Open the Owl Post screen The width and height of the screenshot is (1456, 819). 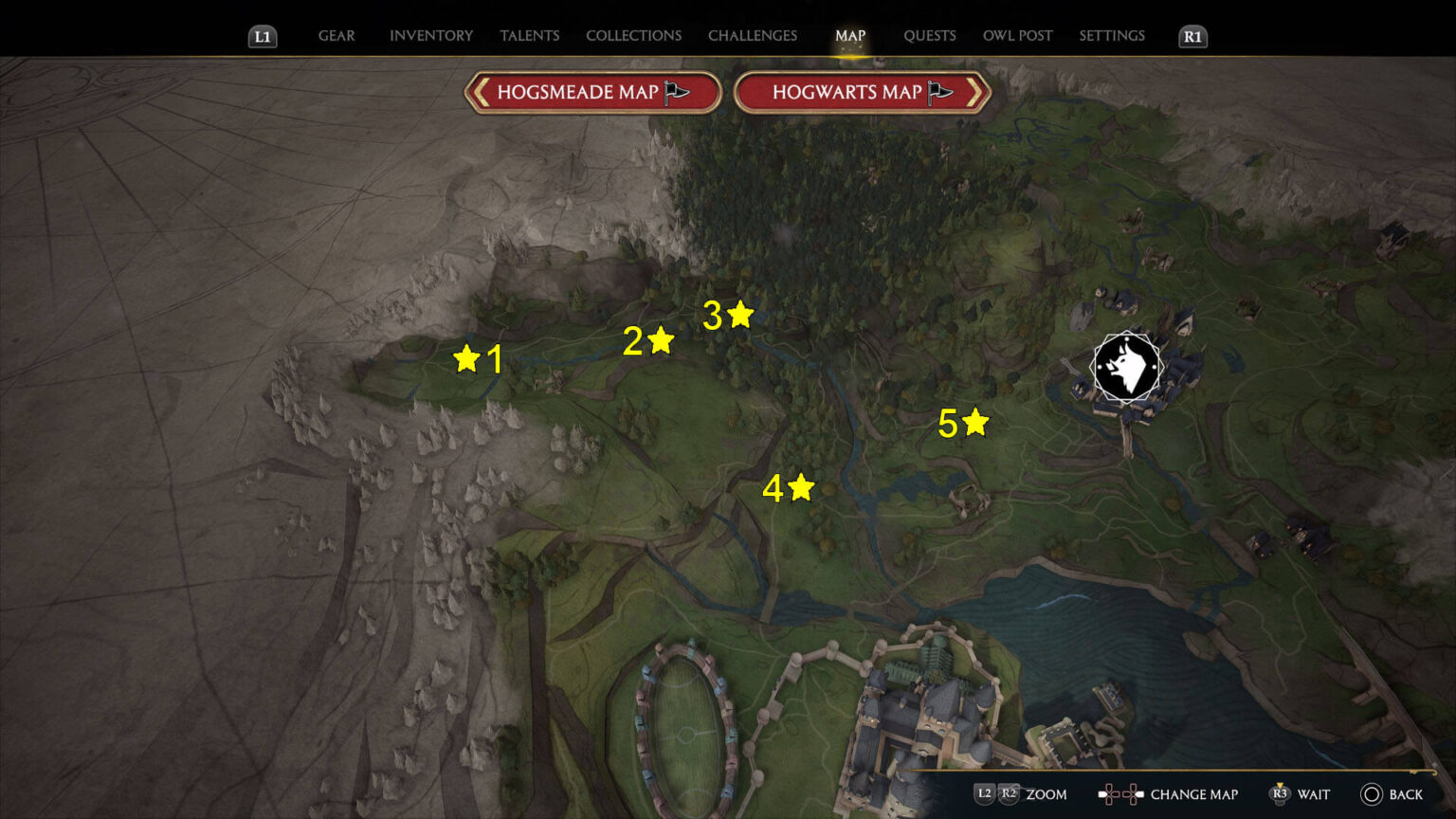click(1017, 35)
